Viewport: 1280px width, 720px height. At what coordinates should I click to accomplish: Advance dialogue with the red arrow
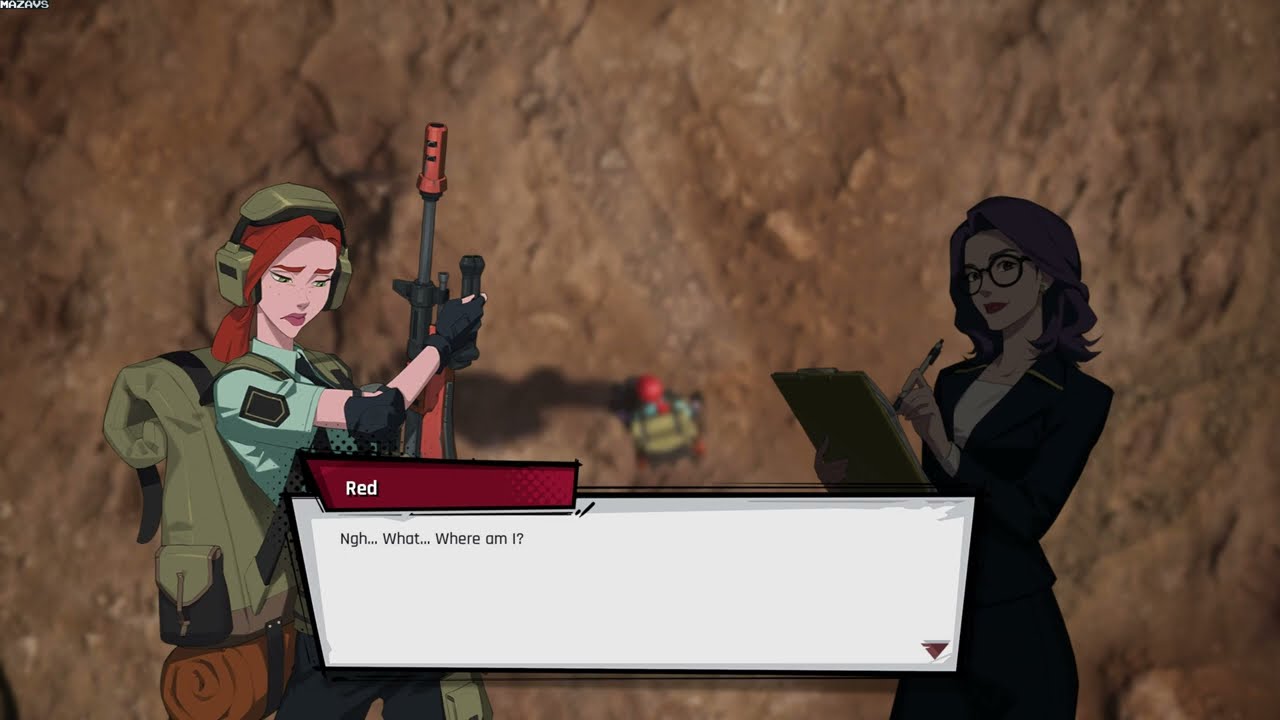[935, 650]
